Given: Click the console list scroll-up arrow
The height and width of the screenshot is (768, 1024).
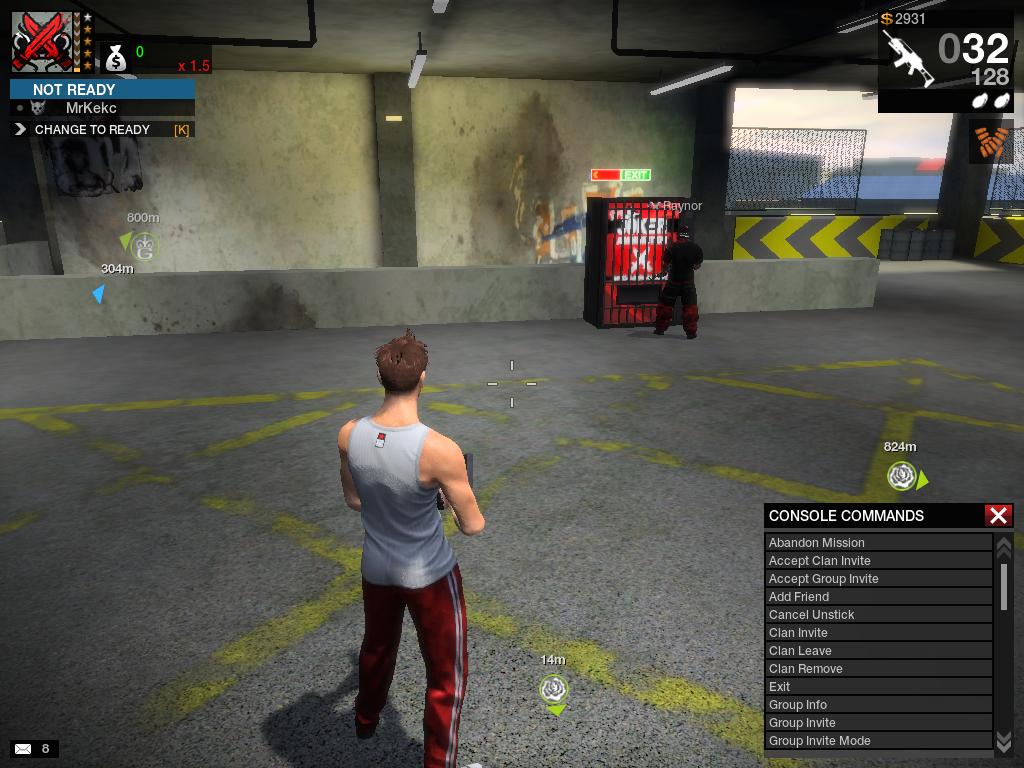Looking at the screenshot, I should [x=1004, y=546].
